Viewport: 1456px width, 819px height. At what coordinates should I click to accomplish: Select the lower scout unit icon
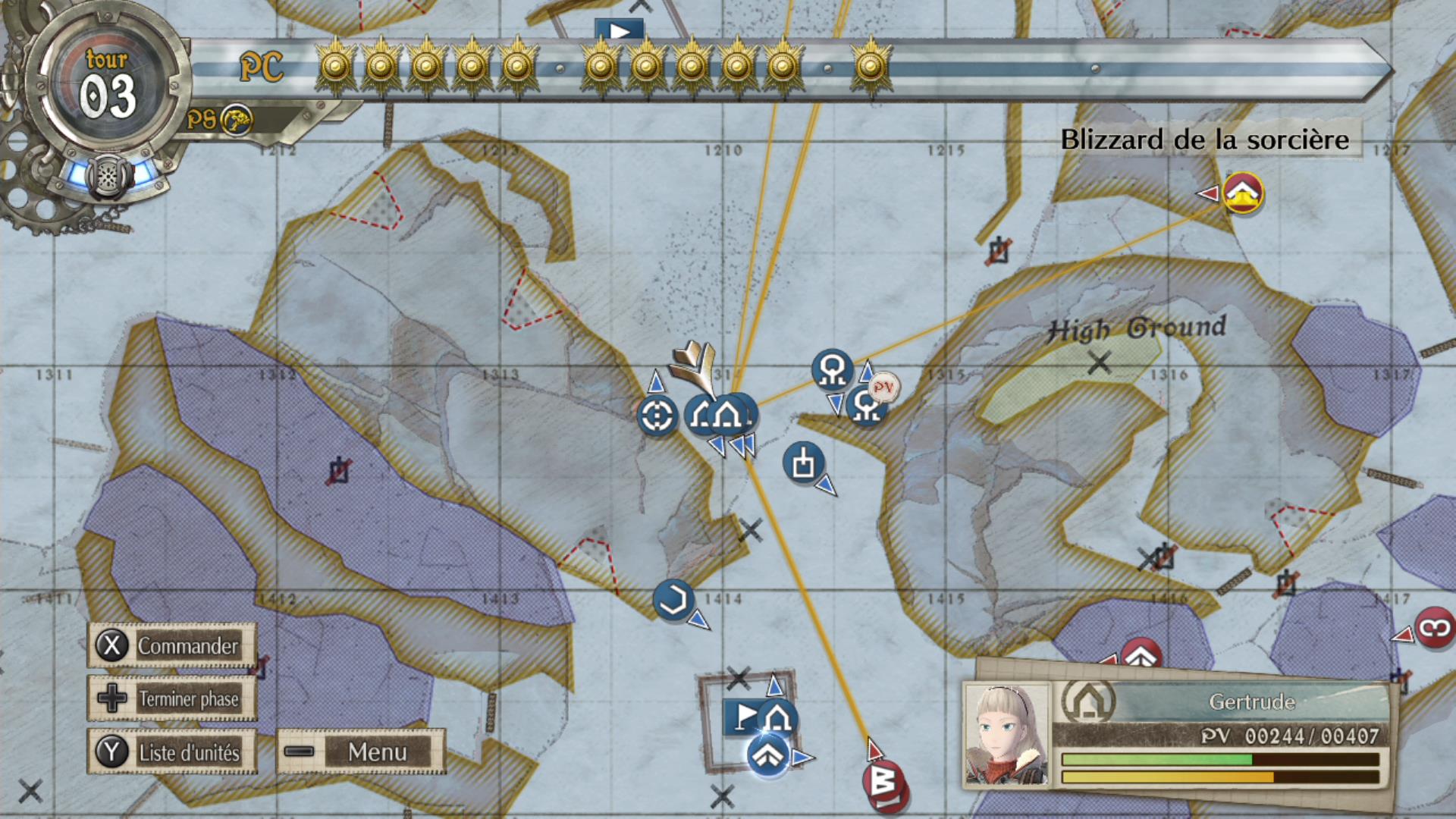tap(866, 405)
